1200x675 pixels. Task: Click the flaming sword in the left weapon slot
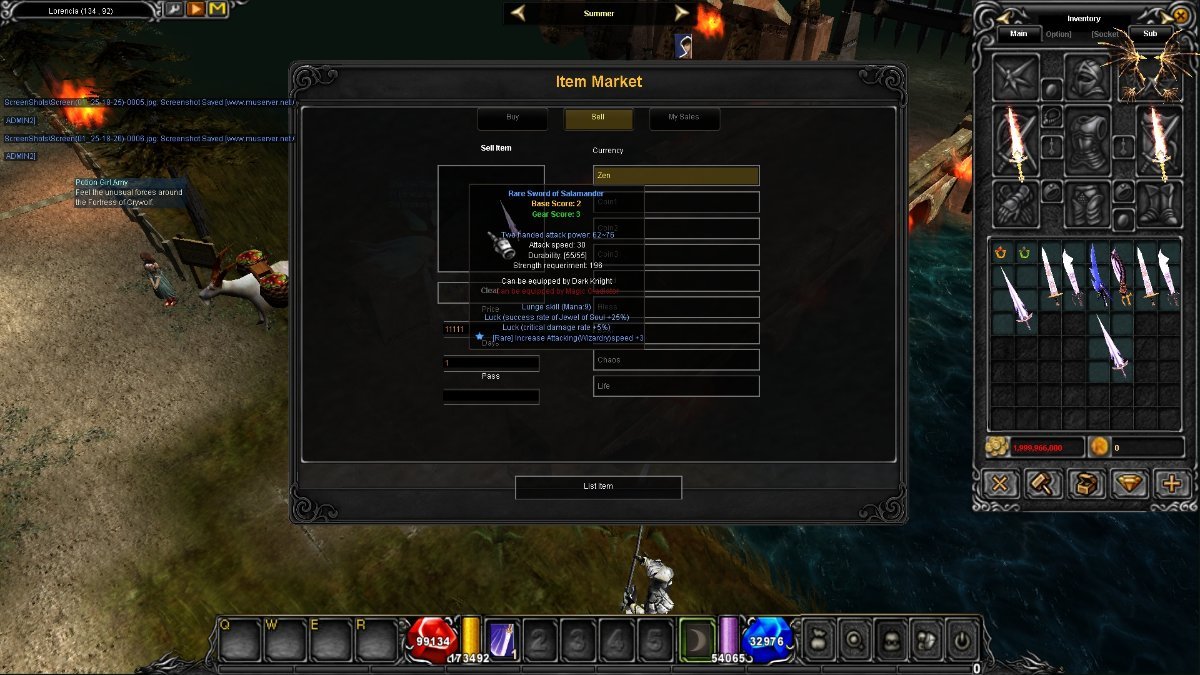click(x=1015, y=140)
